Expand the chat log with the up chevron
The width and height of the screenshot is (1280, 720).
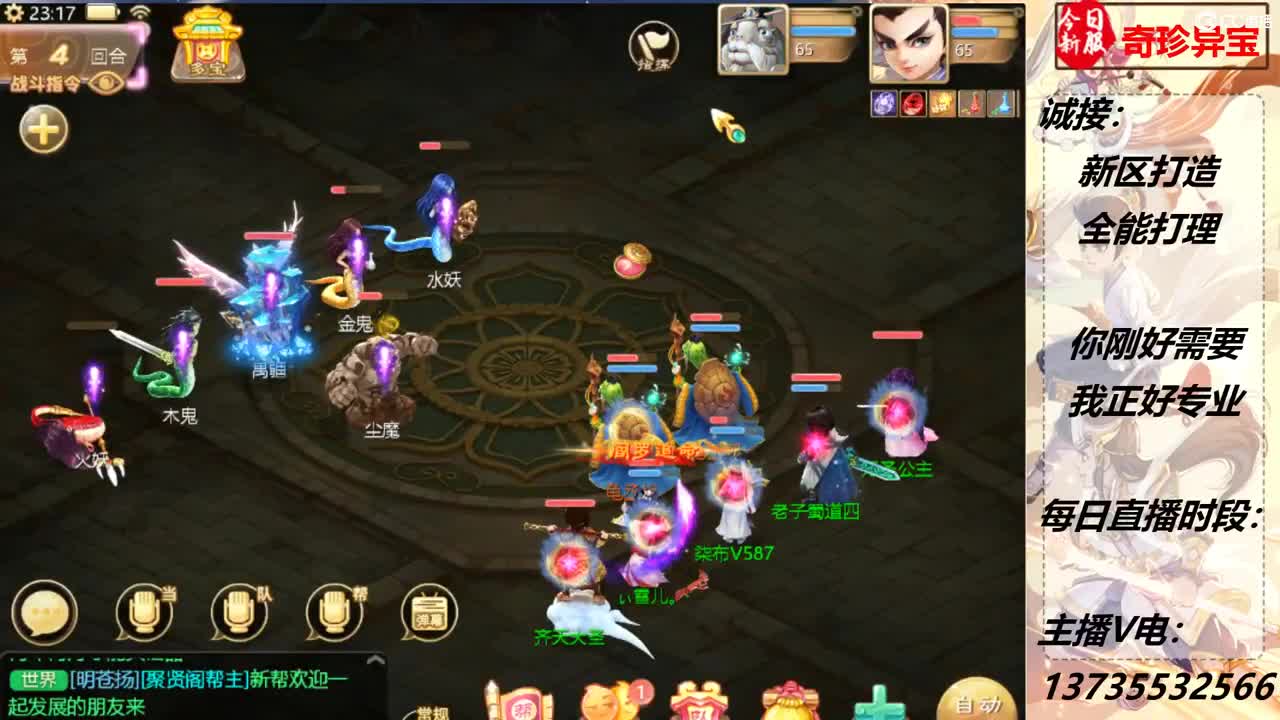pos(377,660)
